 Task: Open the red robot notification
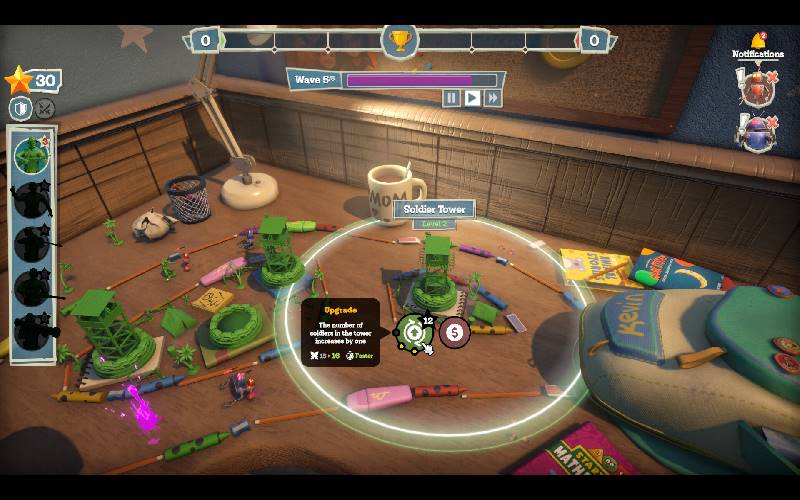(x=756, y=89)
